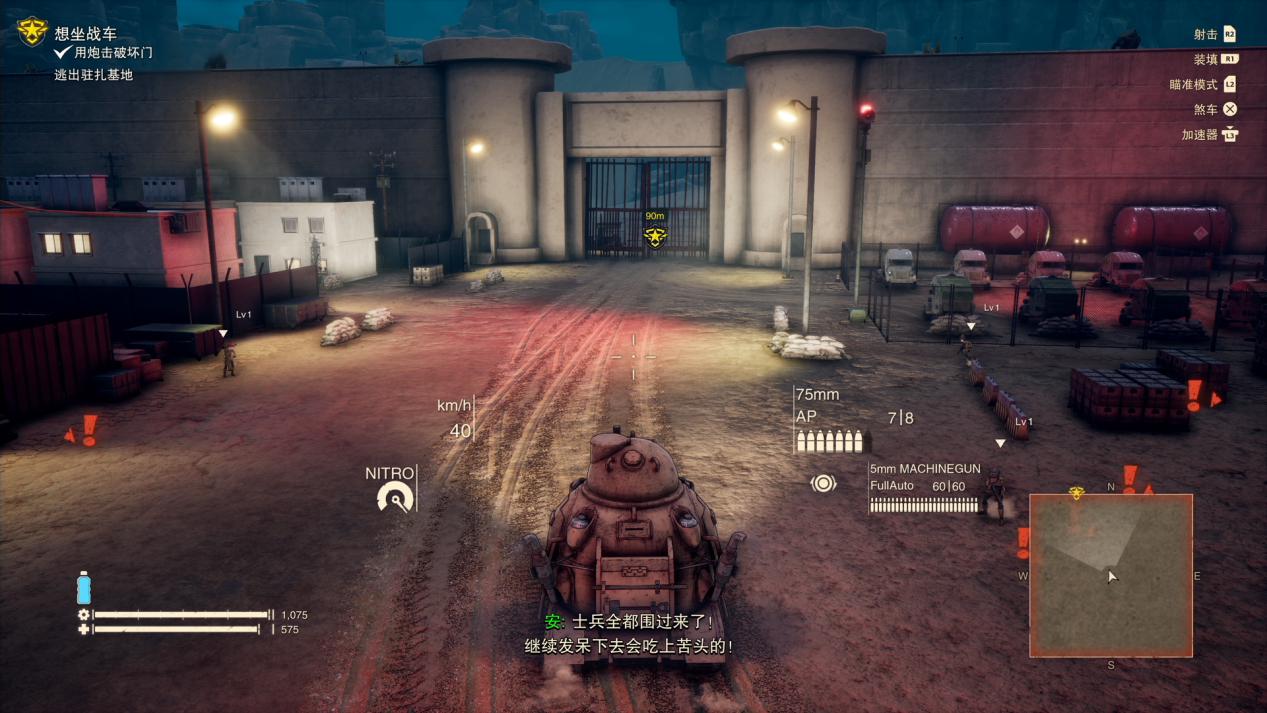Open the minimap
The width and height of the screenshot is (1267, 713).
(x=1110, y=575)
